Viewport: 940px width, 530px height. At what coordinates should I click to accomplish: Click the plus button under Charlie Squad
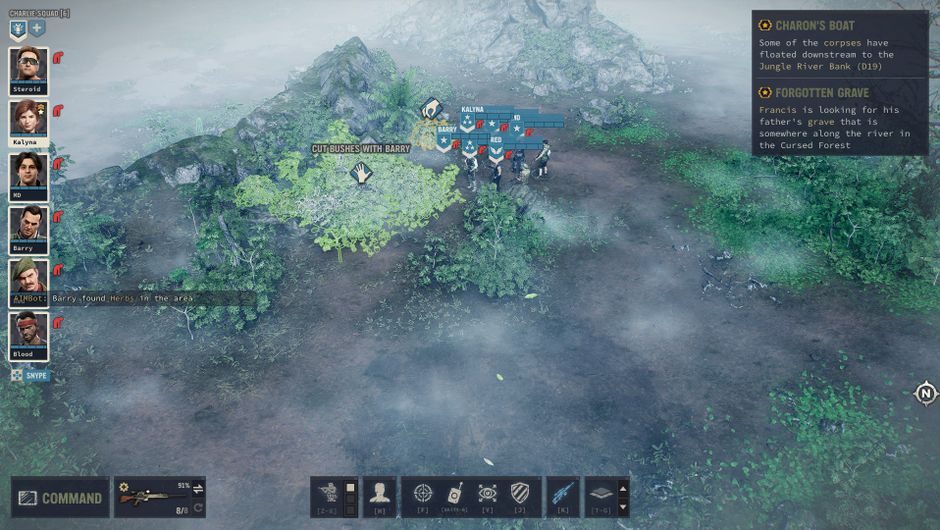pos(37,29)
